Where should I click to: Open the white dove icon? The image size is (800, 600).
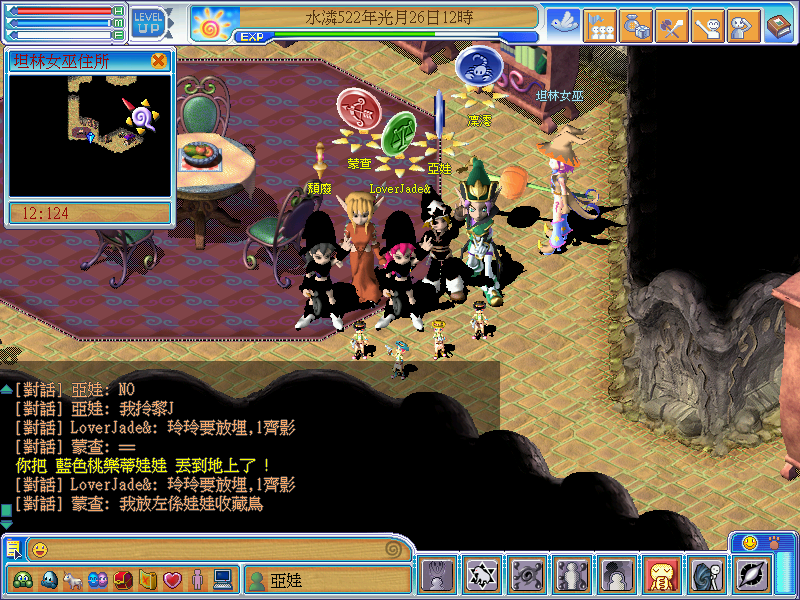[x=564, y=24]
